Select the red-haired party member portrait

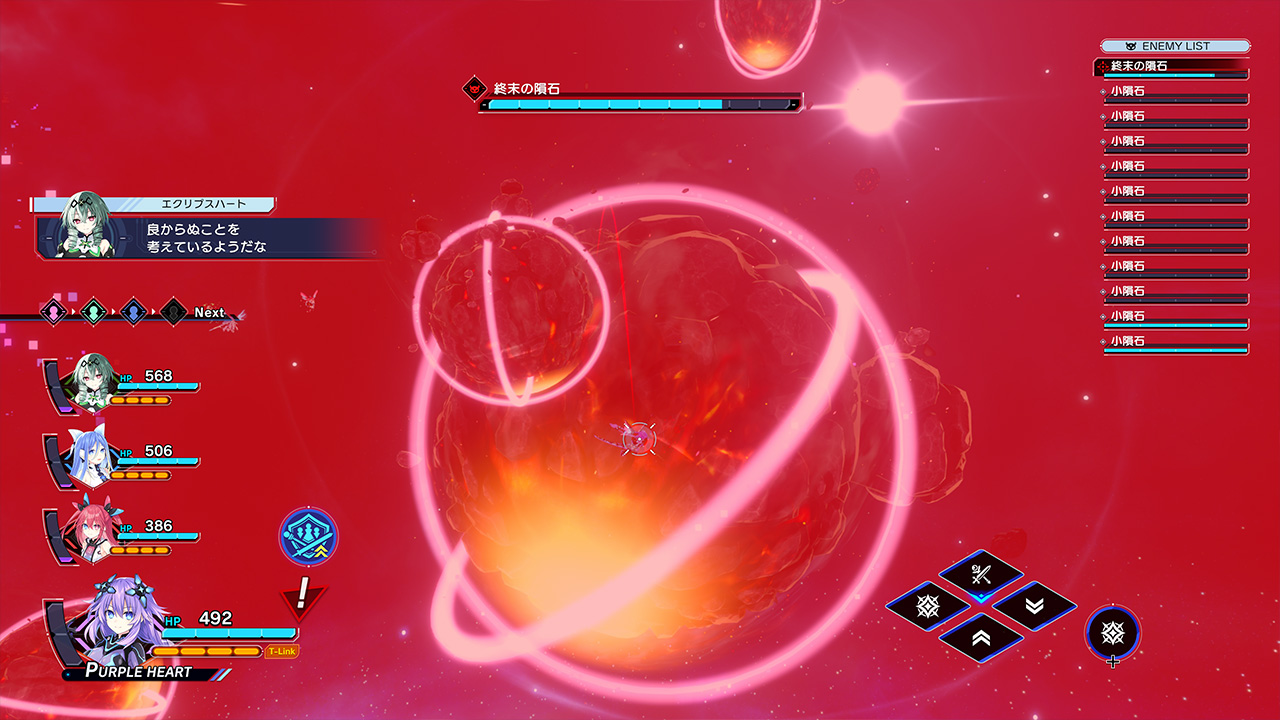pos(92,530)
